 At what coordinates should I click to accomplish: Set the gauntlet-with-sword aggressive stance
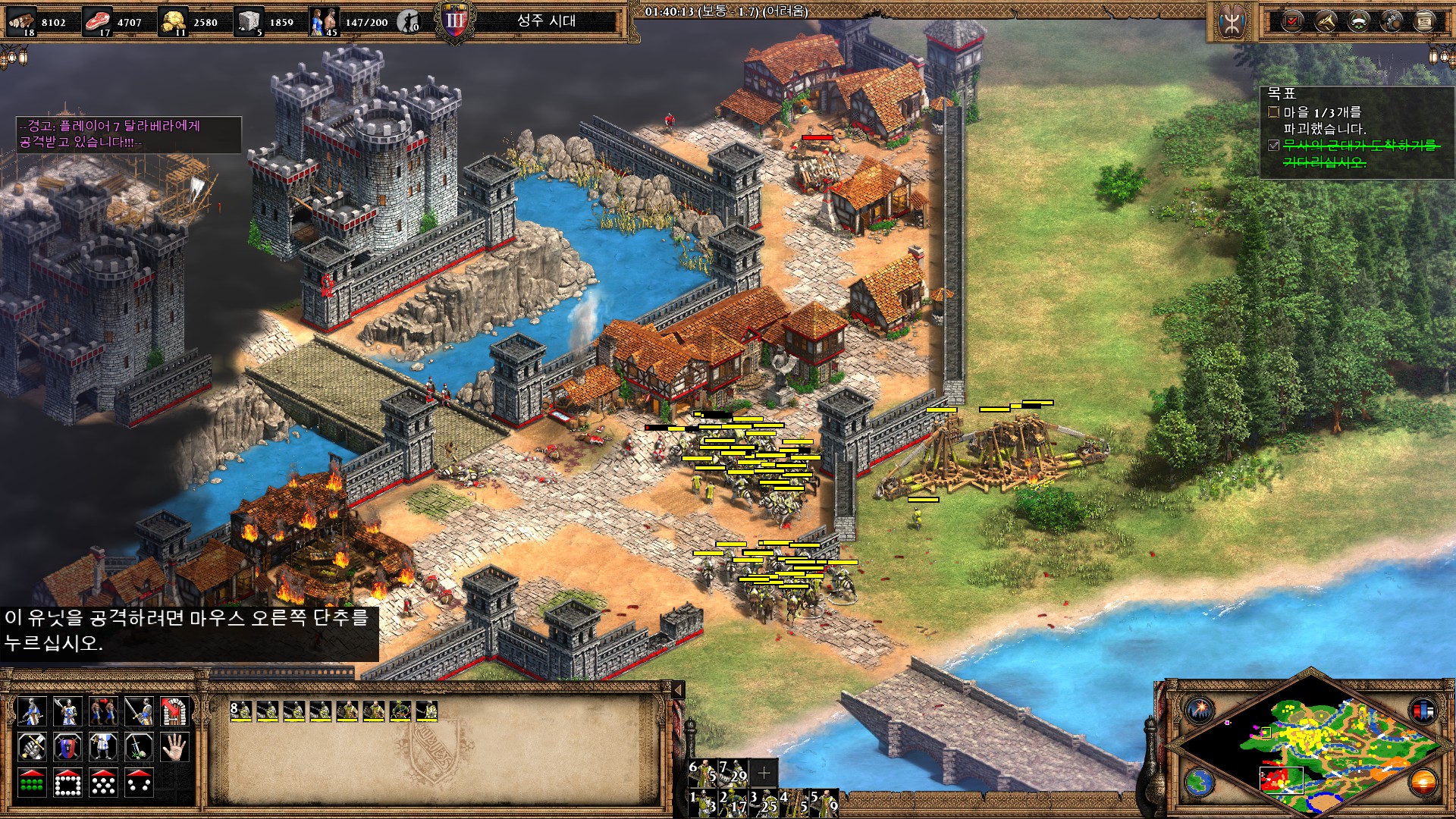31,748
